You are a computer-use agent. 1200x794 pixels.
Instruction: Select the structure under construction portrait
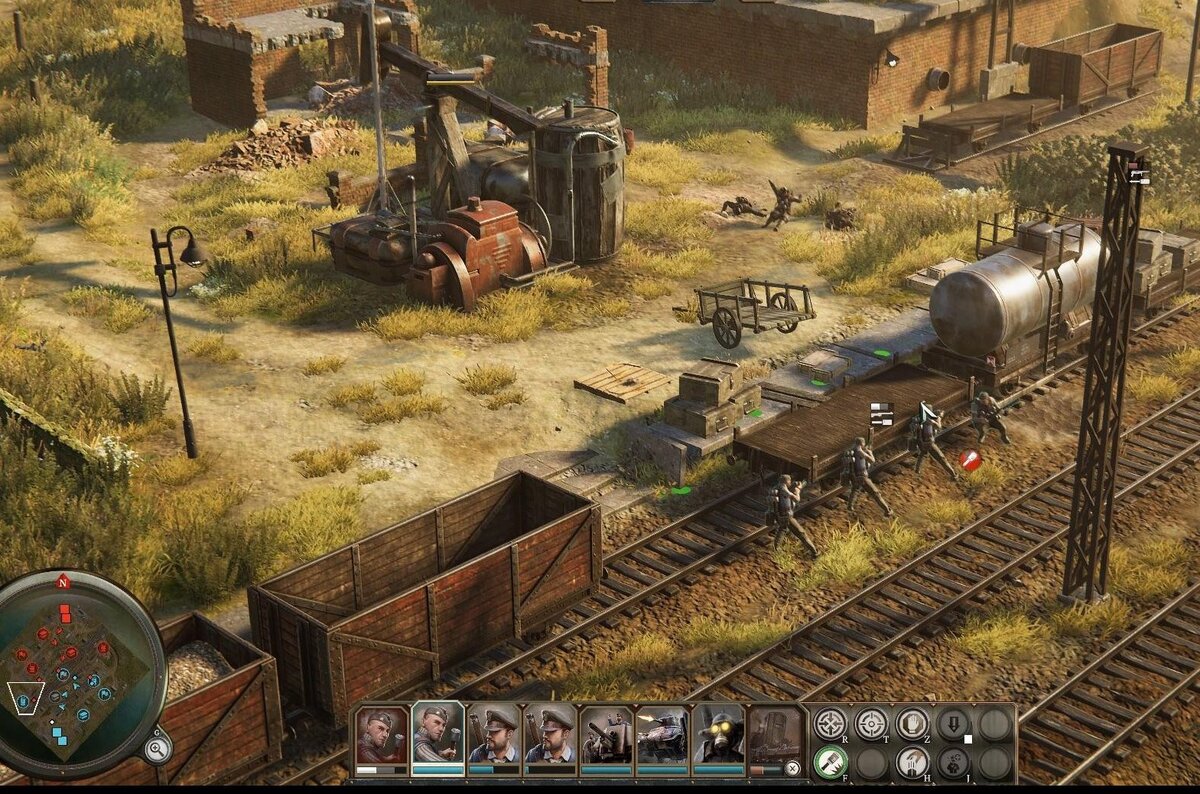(x=775, y=736)
